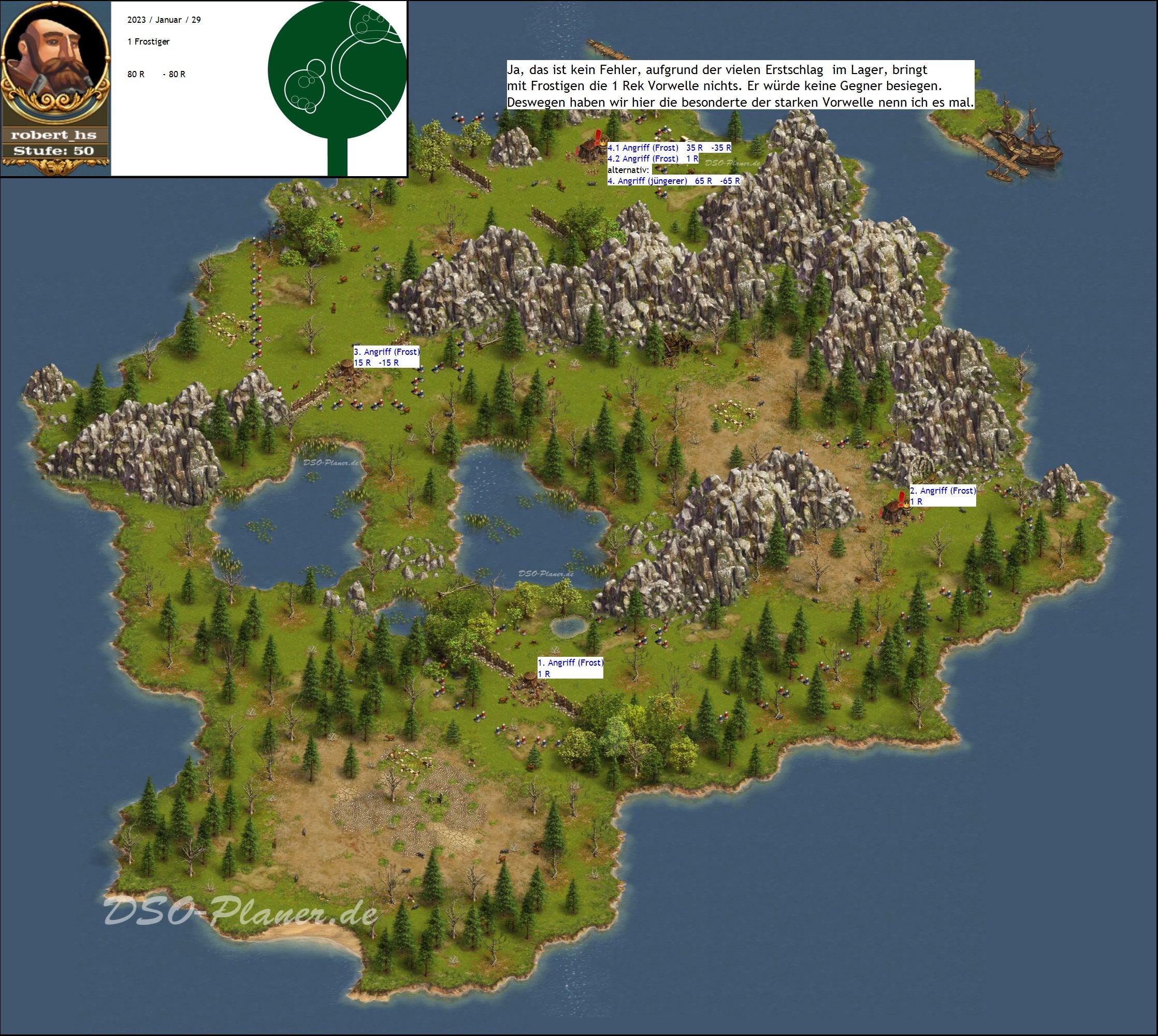Click the "4. Angriff (jüngerer)" alternative label
The width and height of the screenshot is (1158, 1036).
tap(647, 181)
